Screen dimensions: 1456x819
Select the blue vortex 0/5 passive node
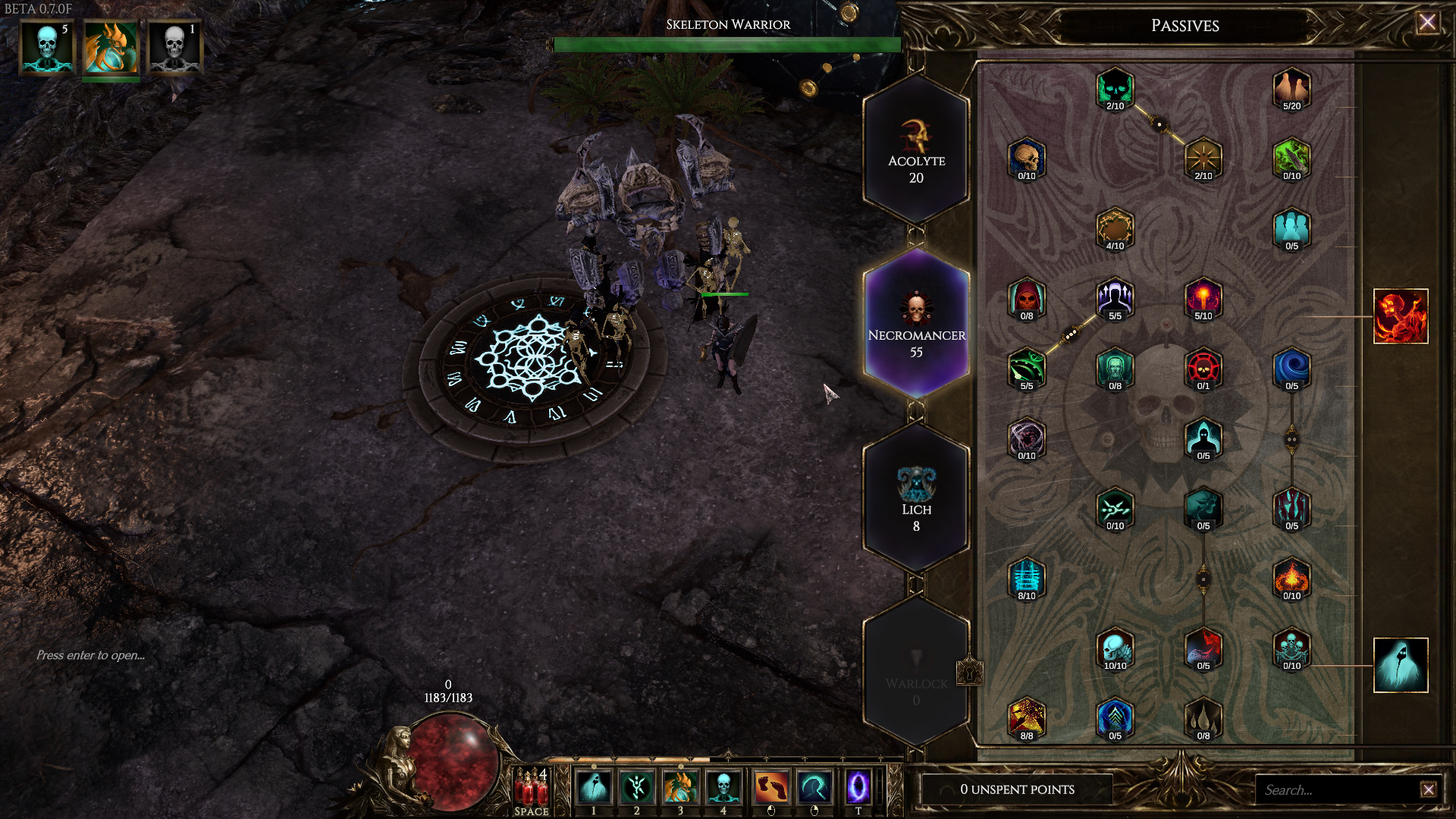pyautogui.click(x=1291, y=369)
